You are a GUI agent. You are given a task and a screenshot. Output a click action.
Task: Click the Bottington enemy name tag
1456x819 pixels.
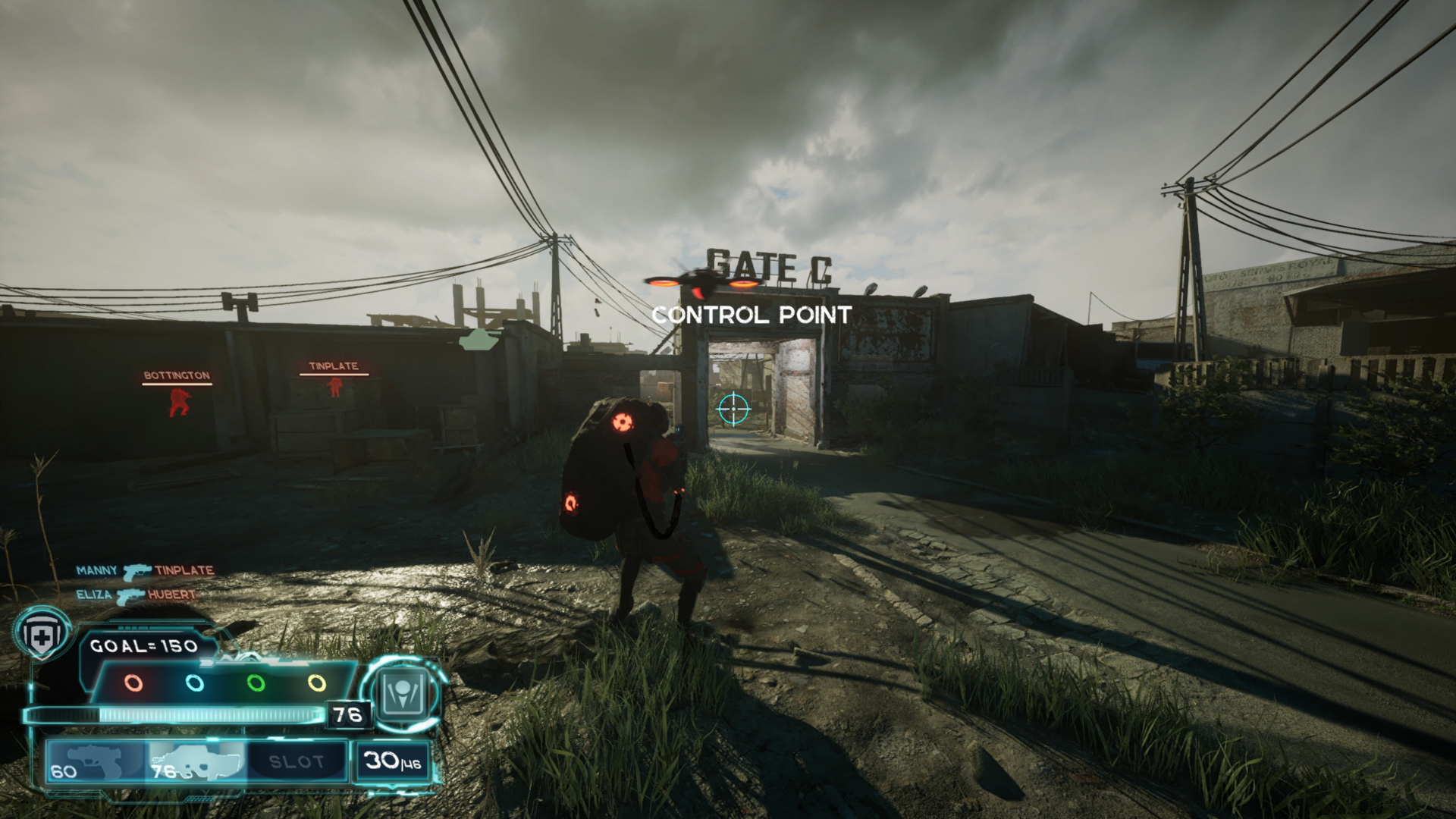pos(177,375)
